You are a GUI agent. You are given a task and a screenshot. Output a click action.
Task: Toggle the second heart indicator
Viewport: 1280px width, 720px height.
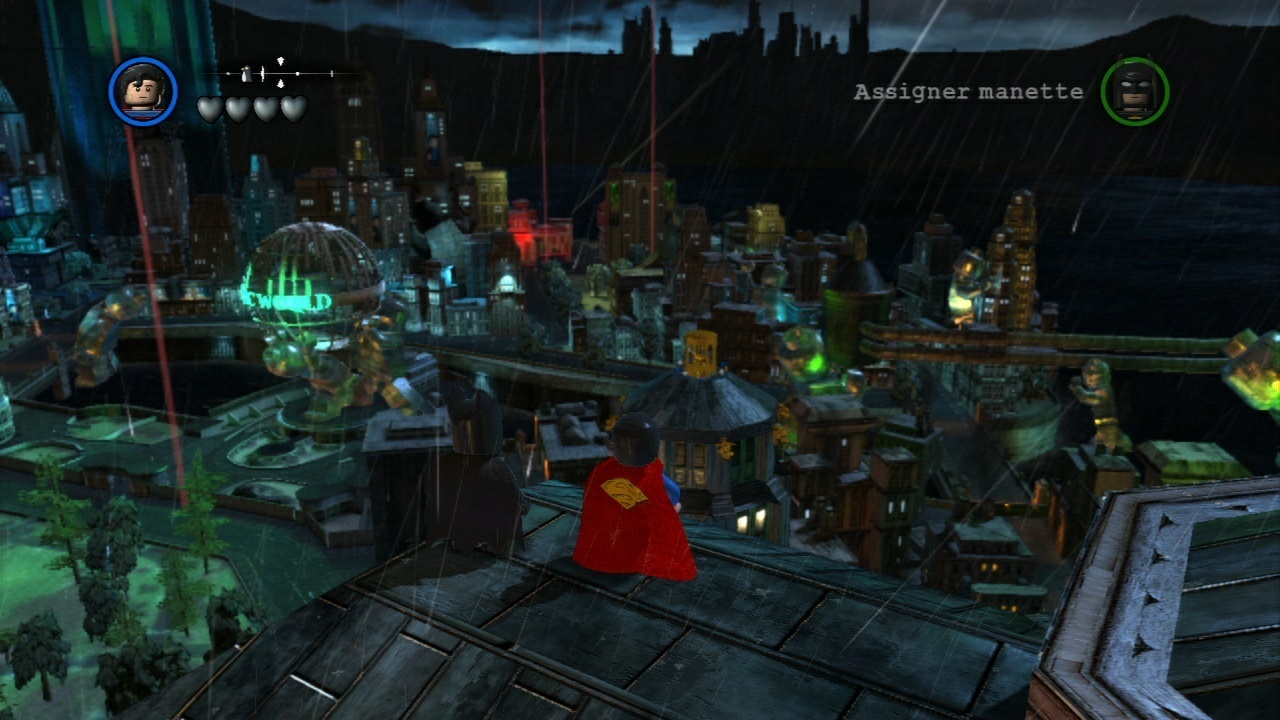(238, 108)
